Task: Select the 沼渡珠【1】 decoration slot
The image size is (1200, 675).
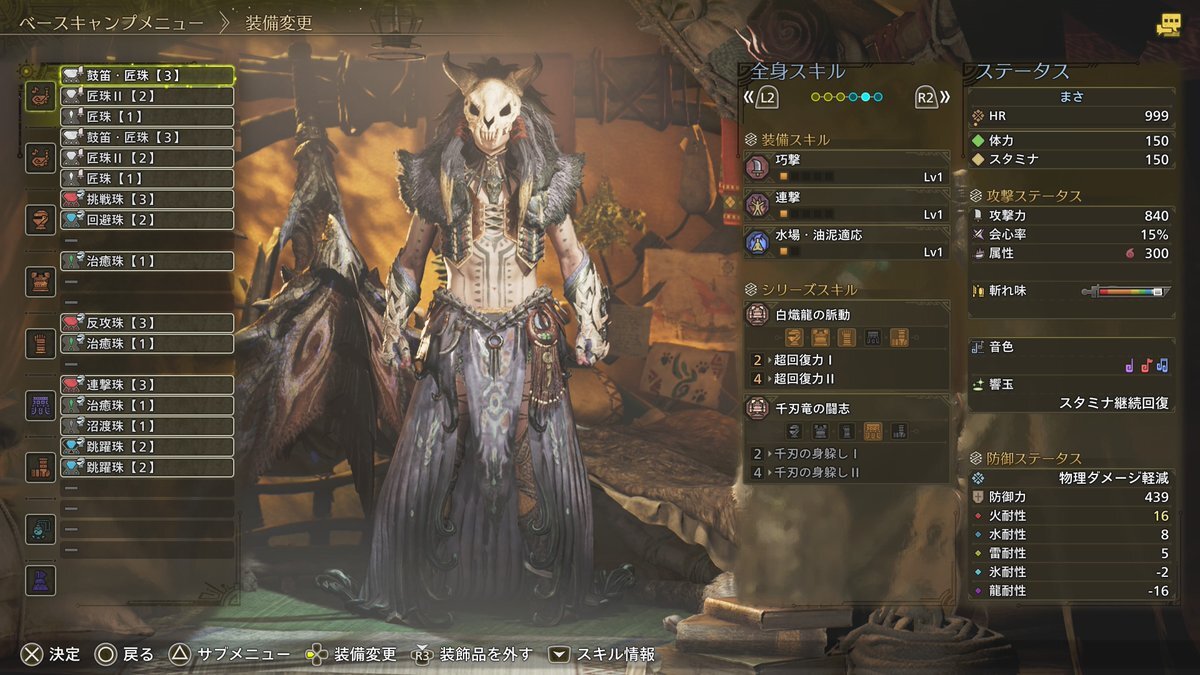Action: point(147,426)
